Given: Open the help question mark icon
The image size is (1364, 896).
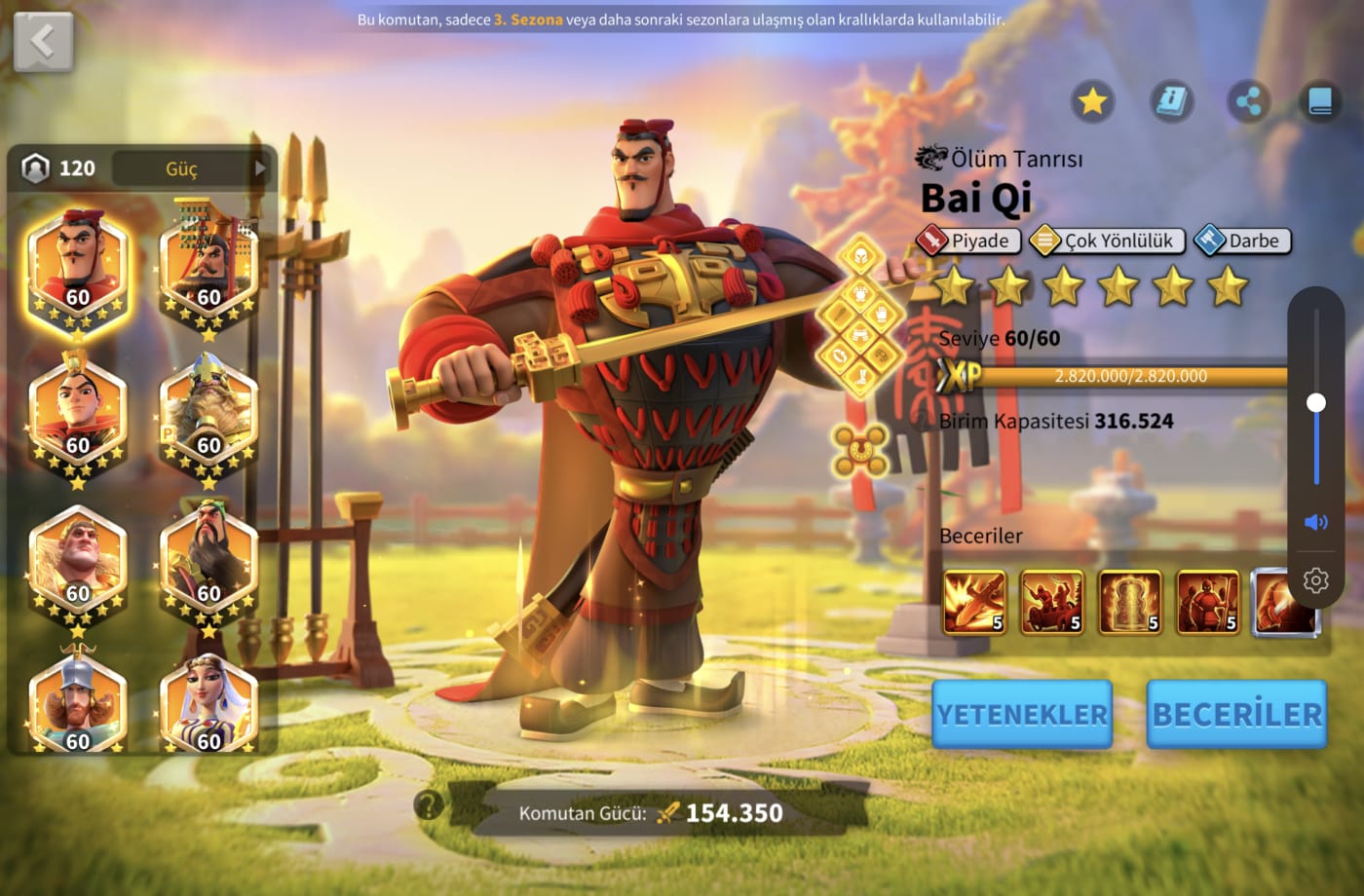Looking at the screenshot, I should coord(429,804).
